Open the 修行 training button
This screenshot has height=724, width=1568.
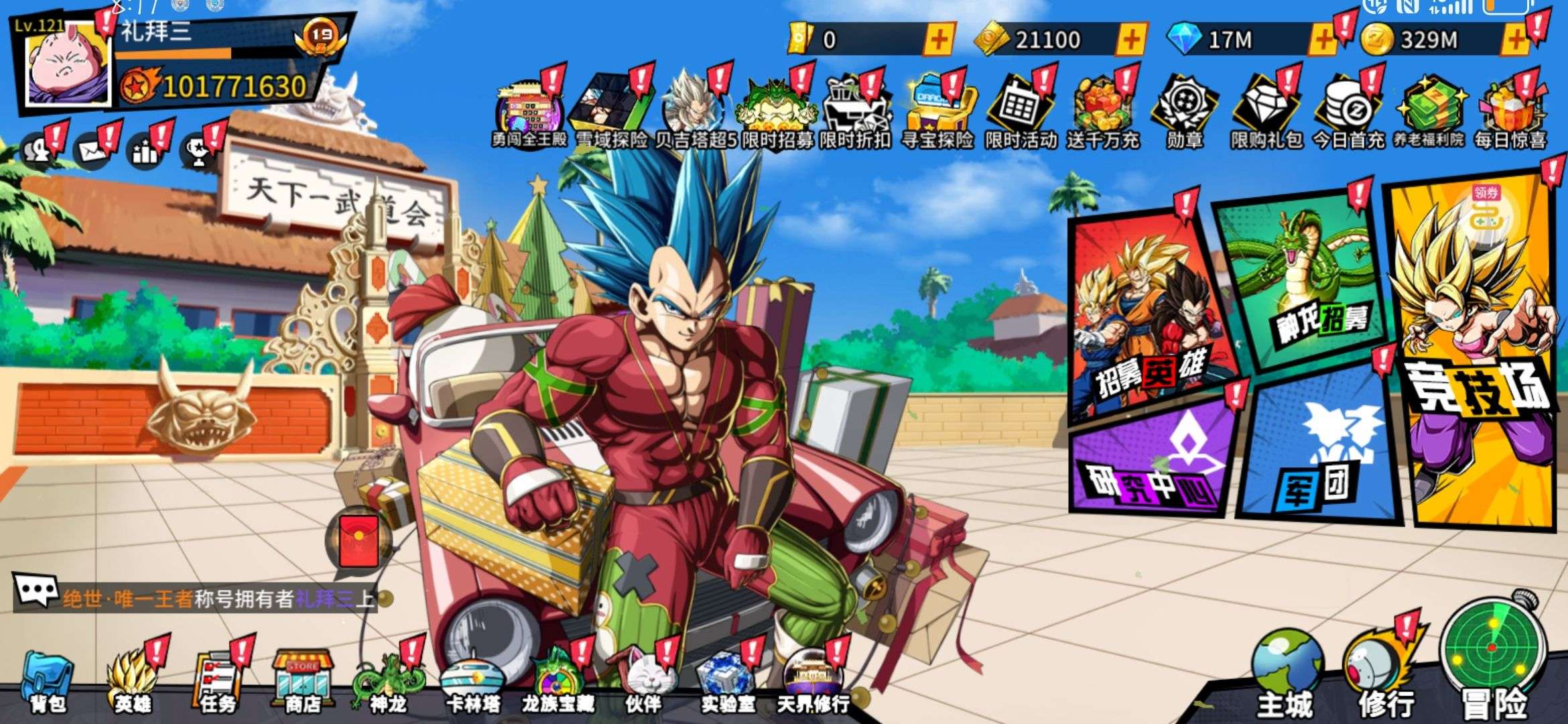point(1385,674)
